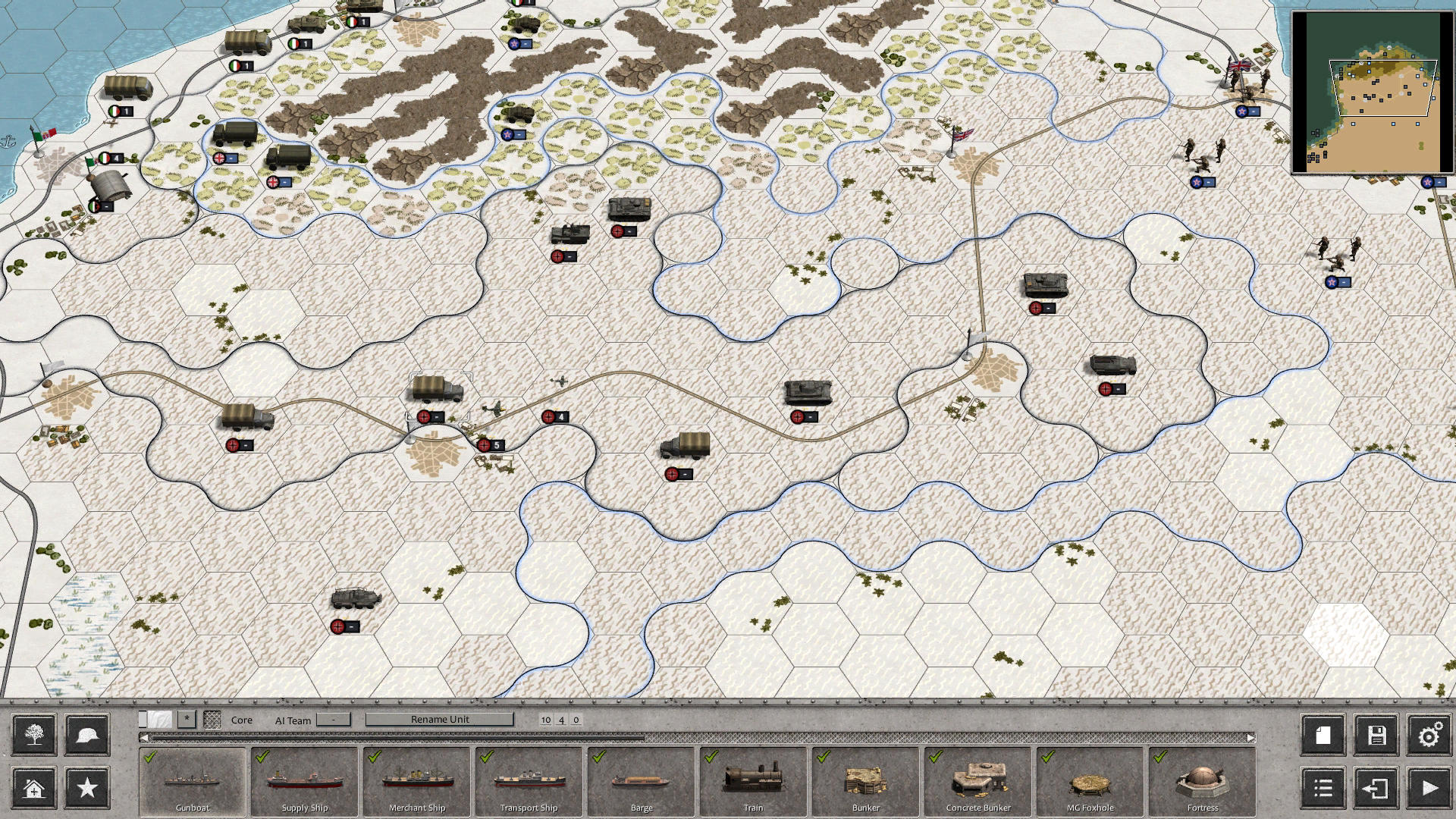The image size is (1456, 819).
Task: Open the unit placement helmet tool
Action: (86, 735)
